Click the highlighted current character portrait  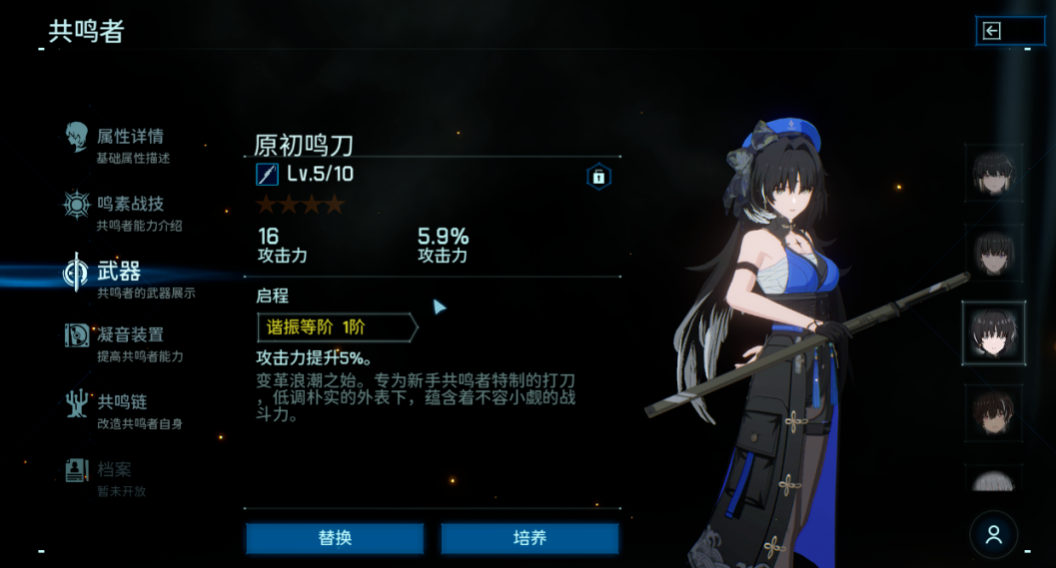click(x=993, y=332)
